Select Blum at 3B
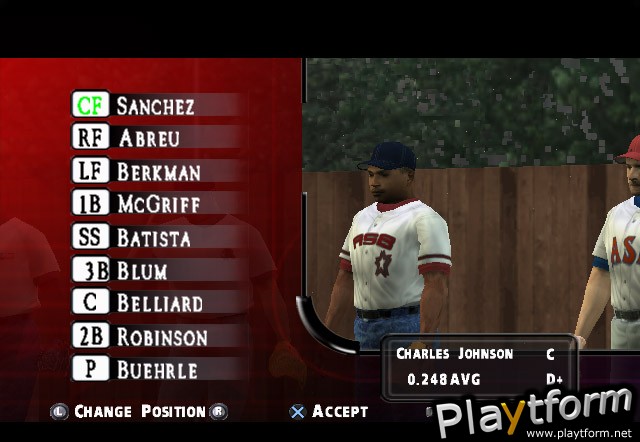The width and height of the screenshot is (640, 442). (x=142, y=270)
